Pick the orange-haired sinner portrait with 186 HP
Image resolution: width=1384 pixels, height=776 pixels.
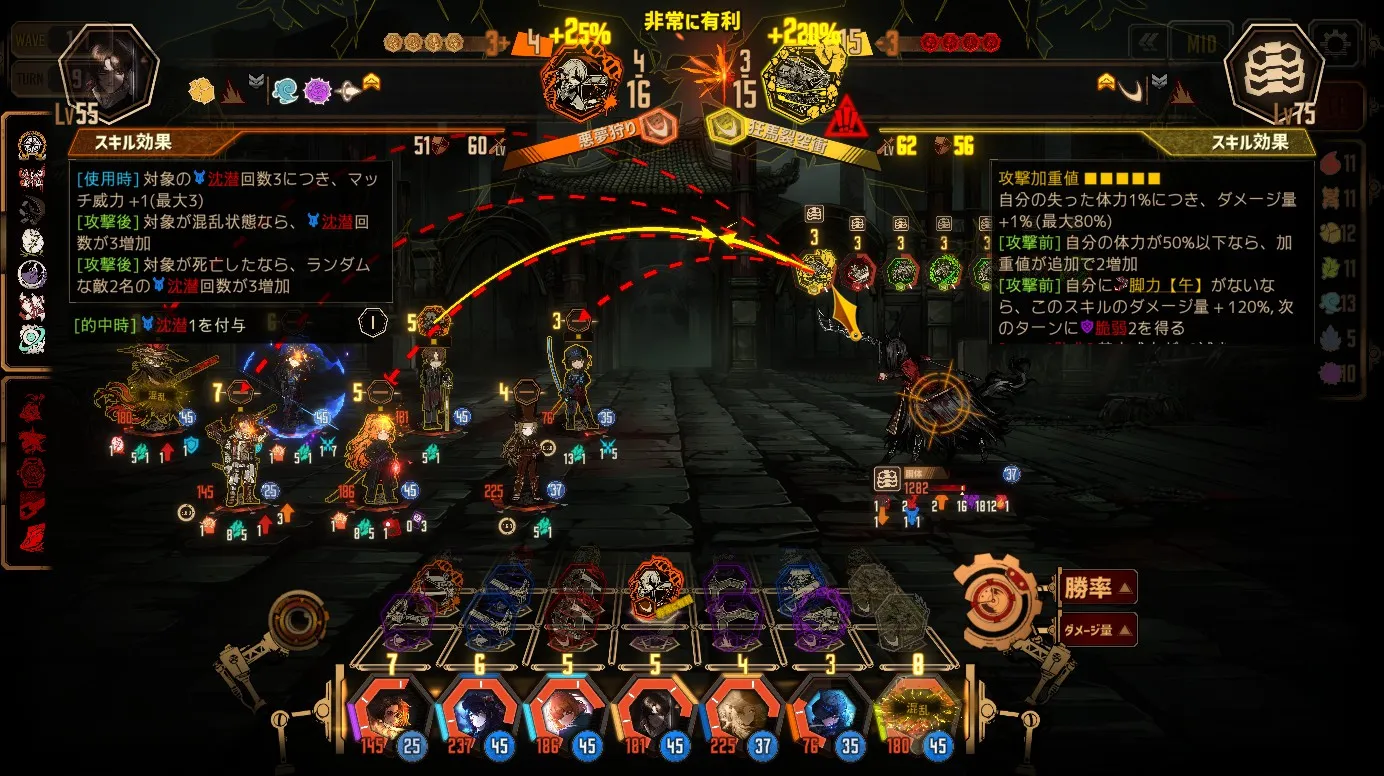tap(566, 713)
